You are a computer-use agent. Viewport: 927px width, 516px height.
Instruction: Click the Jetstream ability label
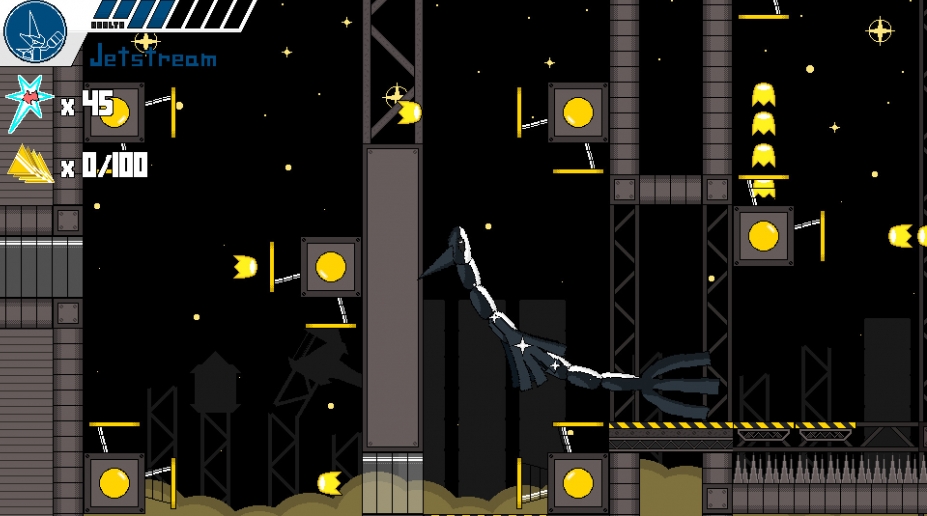point(152,57)
